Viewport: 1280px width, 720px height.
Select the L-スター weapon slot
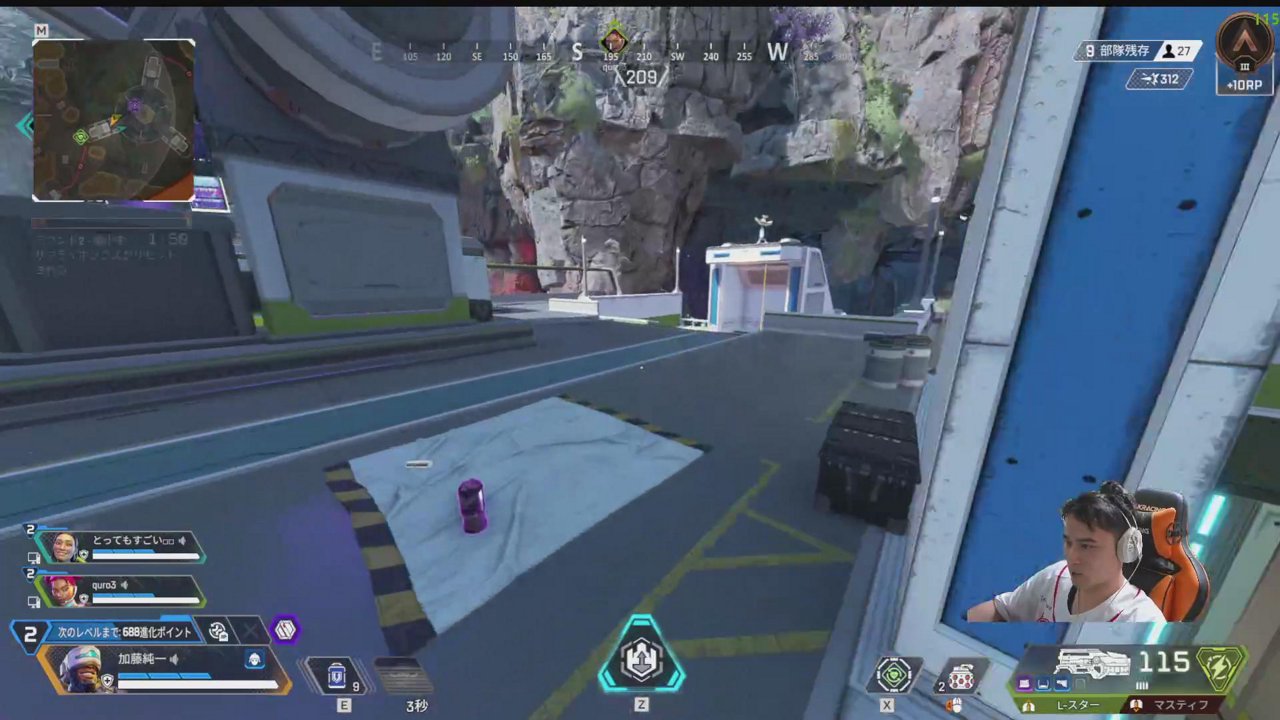pyautogui.click(x=1074, y=705)
